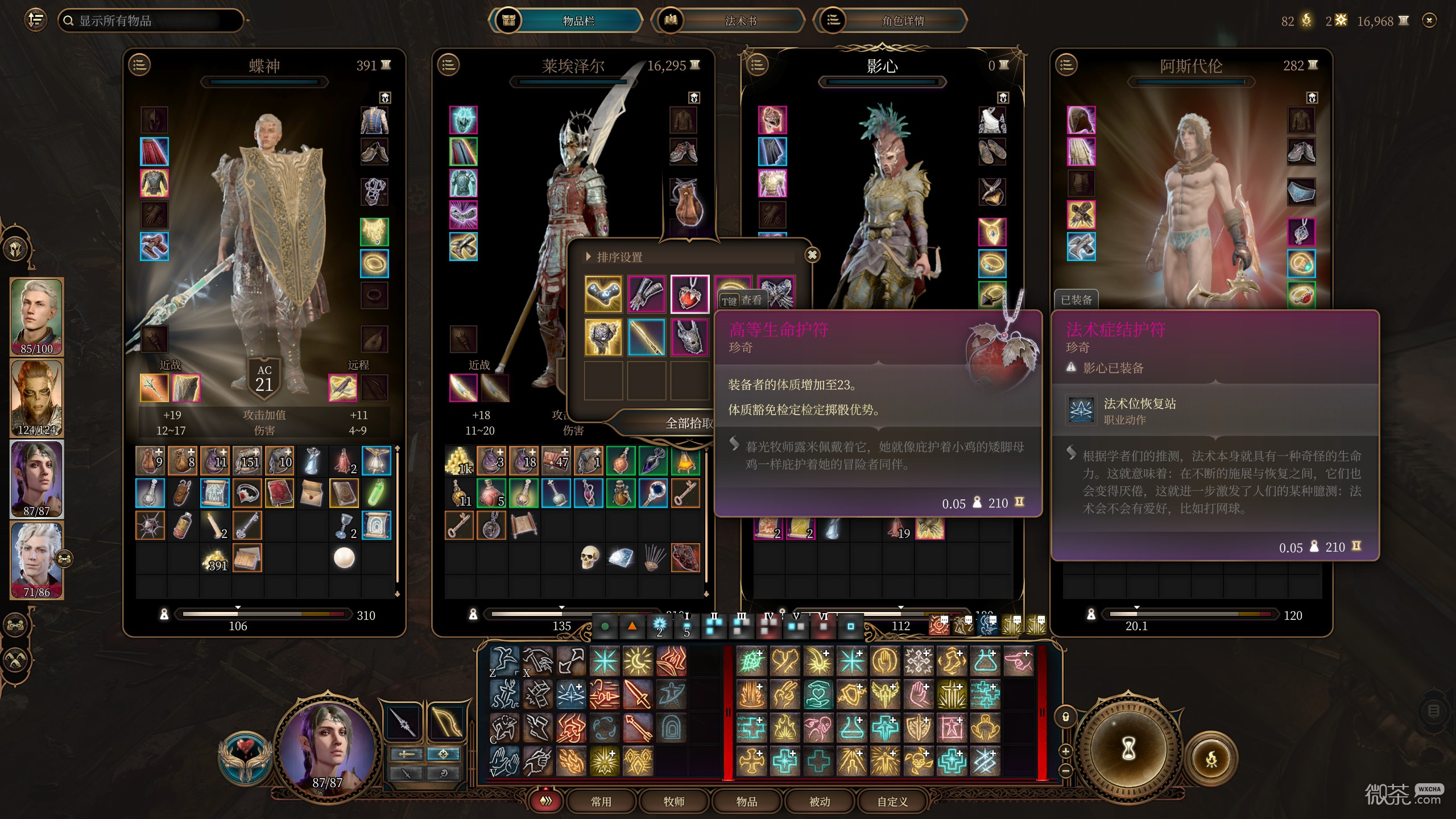
Task: Choose the 常用 hotbar tab
Action: tap(601, 801)
